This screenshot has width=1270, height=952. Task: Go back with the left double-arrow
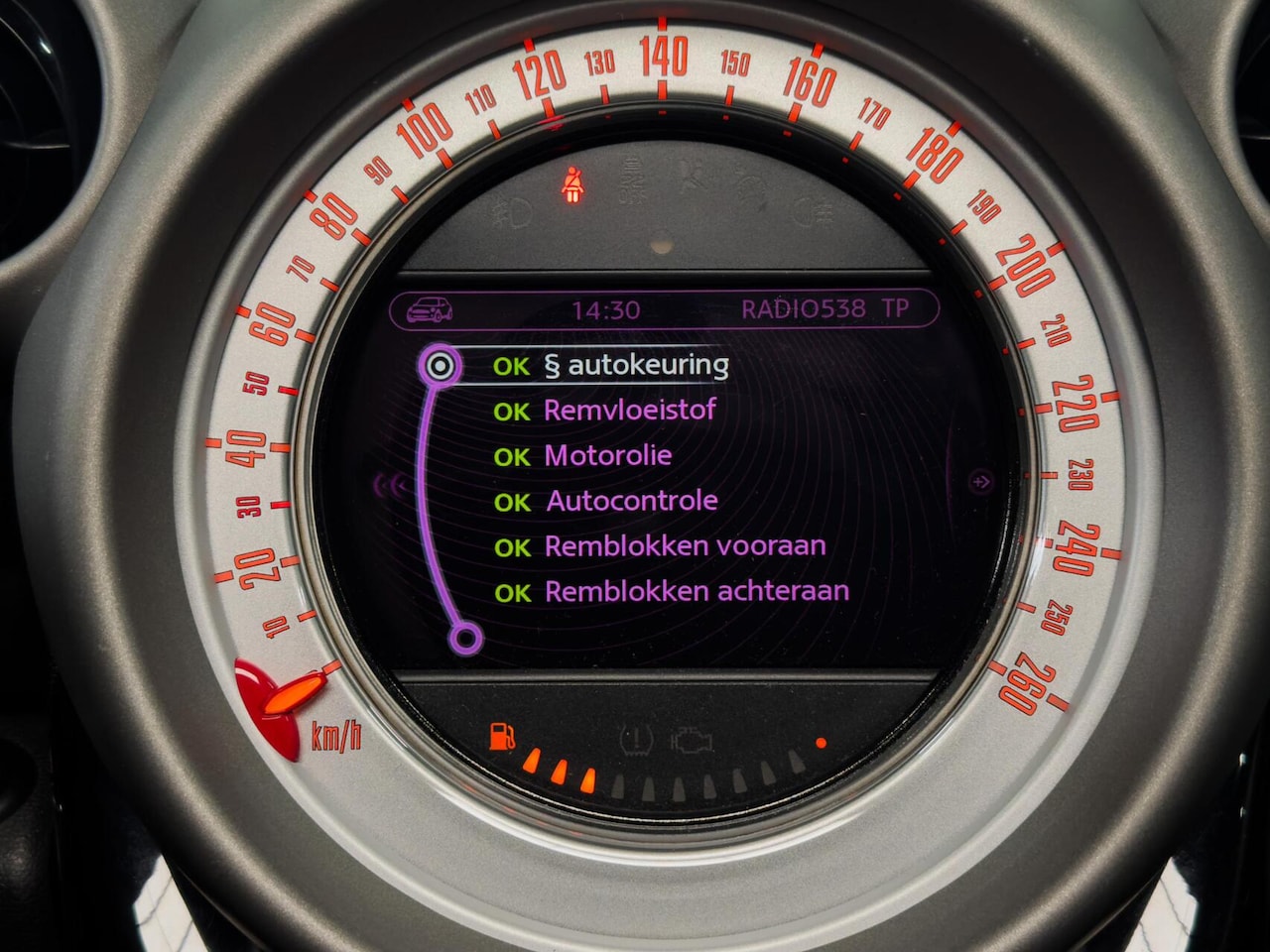(x=390, y=485)
